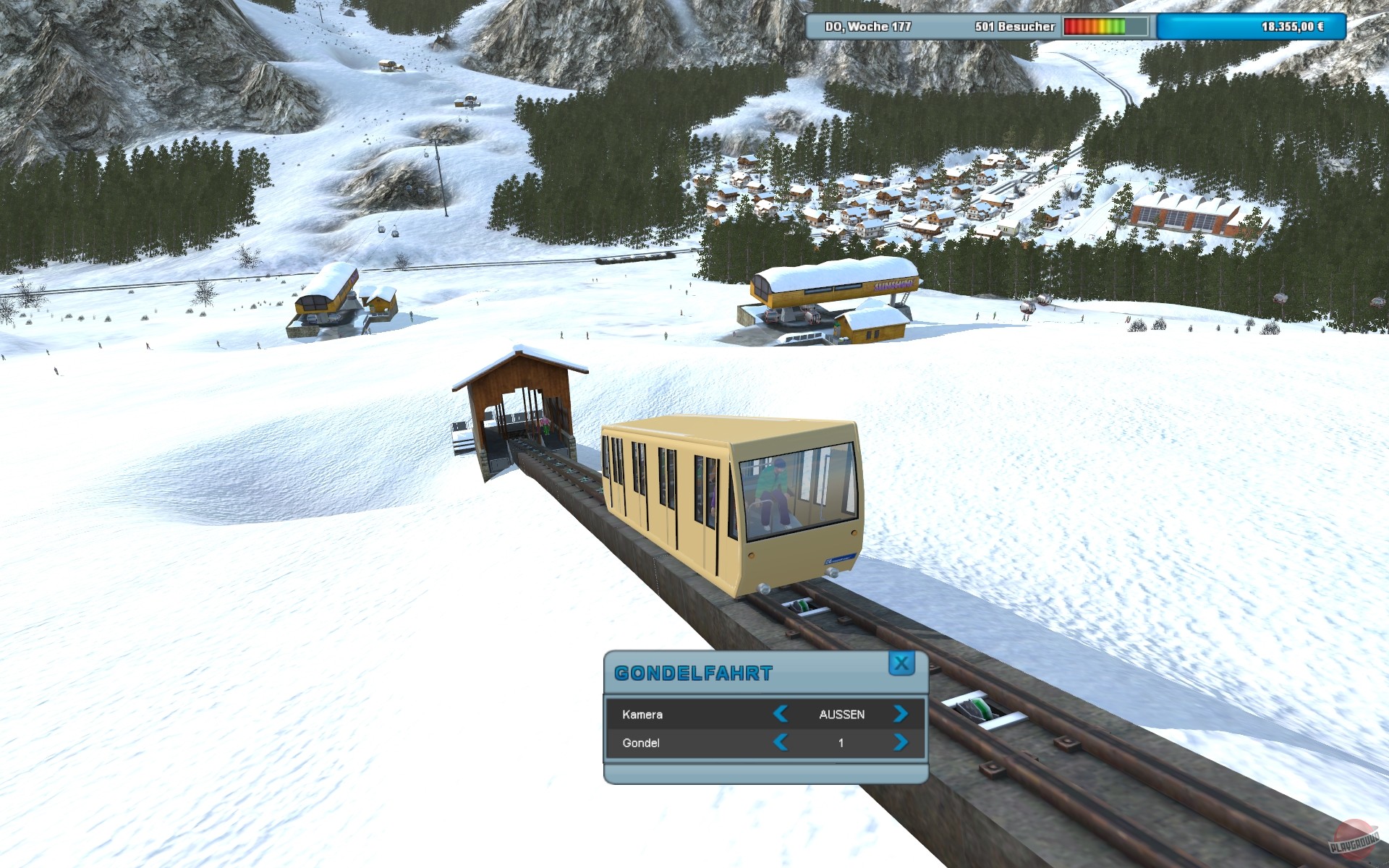Viewport: 1389px width, 868px height.
Task: Step Gondel value down with left chevron
Action: point(781,742)
